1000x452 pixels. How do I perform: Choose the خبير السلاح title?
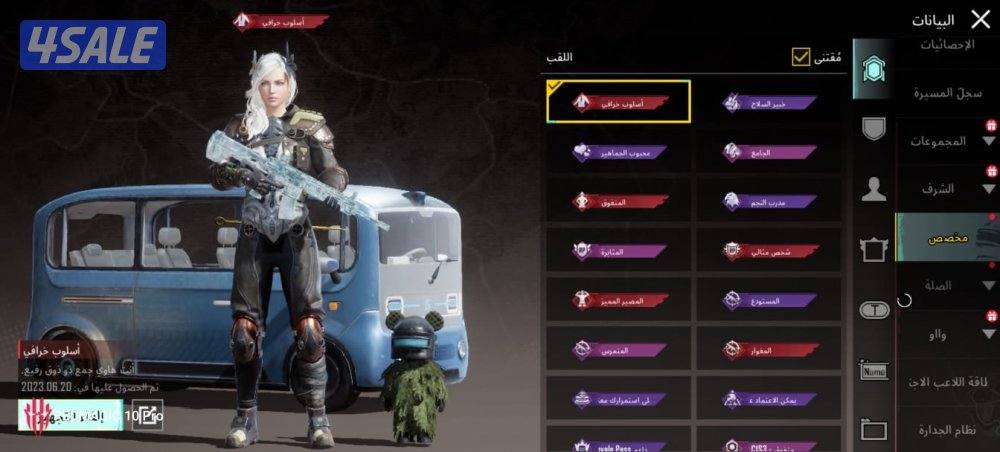click(769, 102)
